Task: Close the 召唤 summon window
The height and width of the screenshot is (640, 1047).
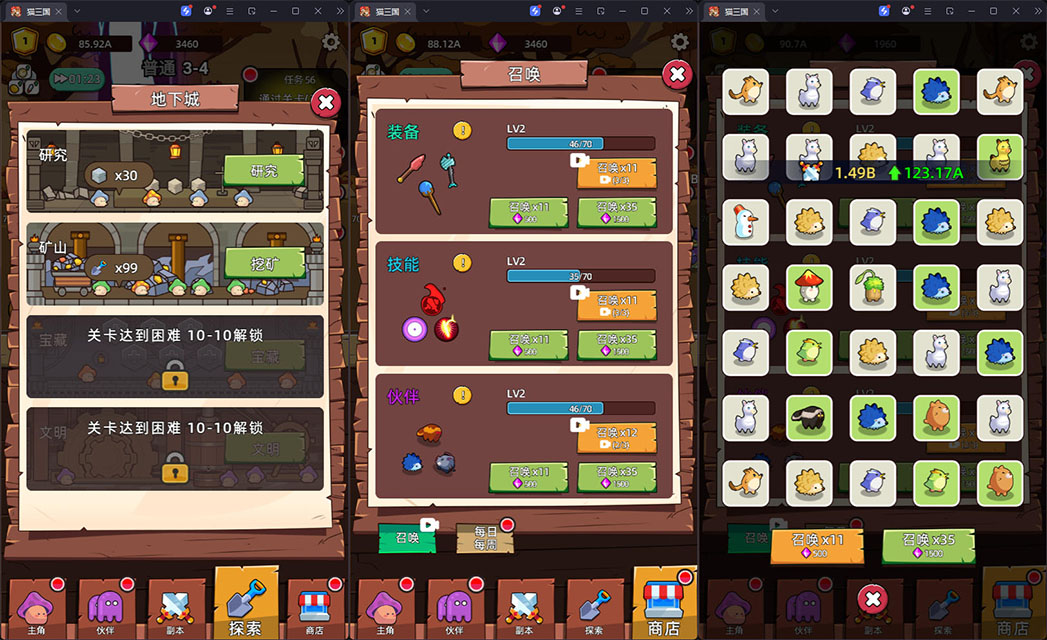Action: [x=677, y=74]
